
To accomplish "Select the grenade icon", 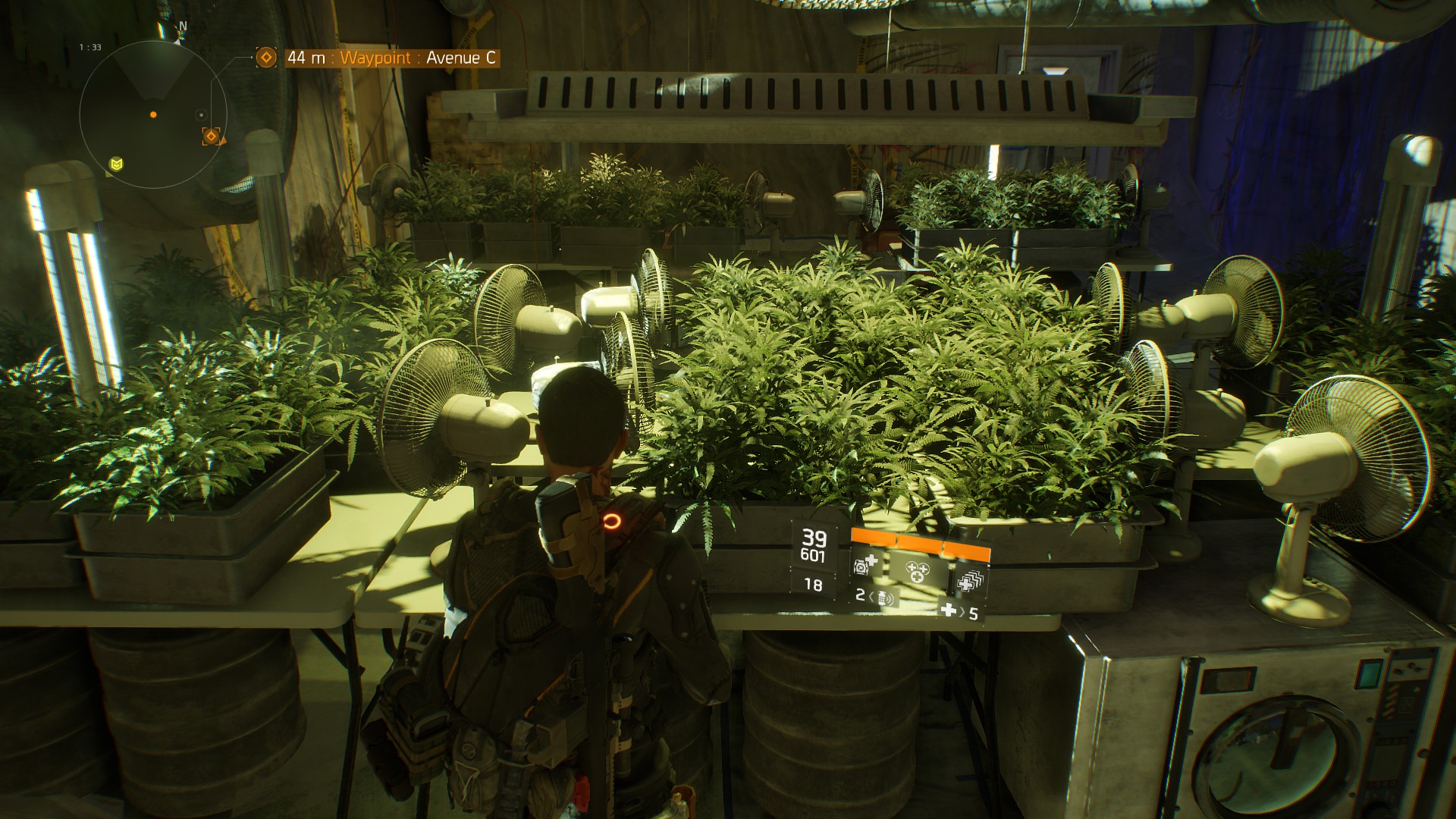I will click(884, 598).
